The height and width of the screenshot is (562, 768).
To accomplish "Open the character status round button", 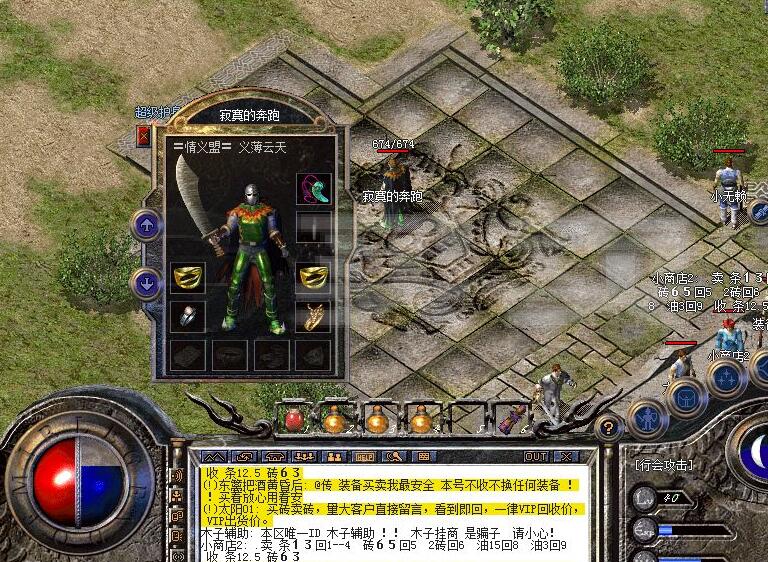I will pos(647,416).
